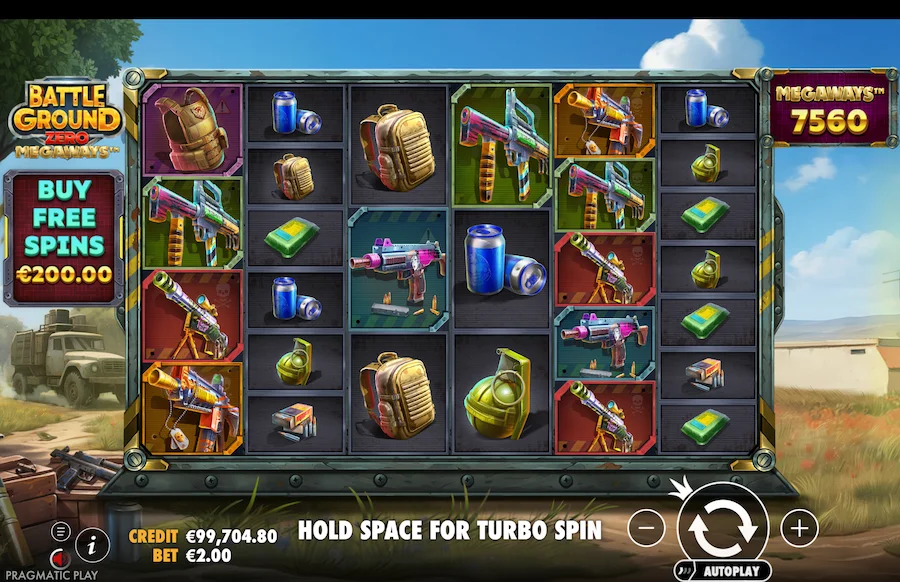Increase the bet with the plus button
Image resolution: width=900 pixels, height=582 pixels.
click(799, 527)
